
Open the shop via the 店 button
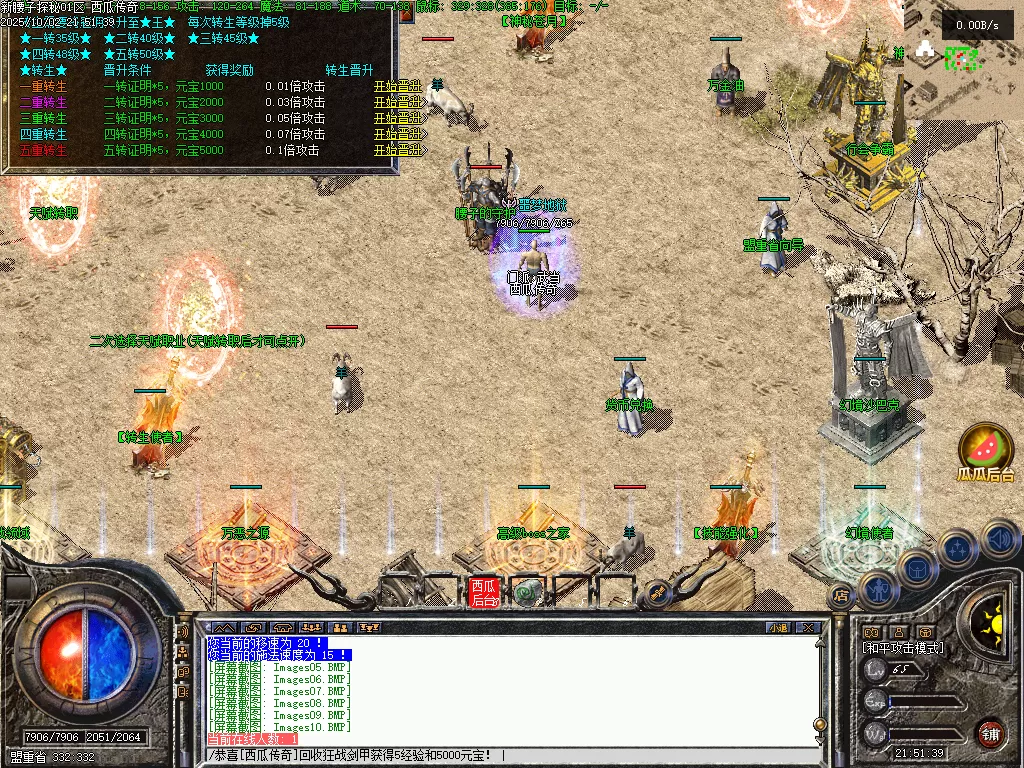[840, 596]
